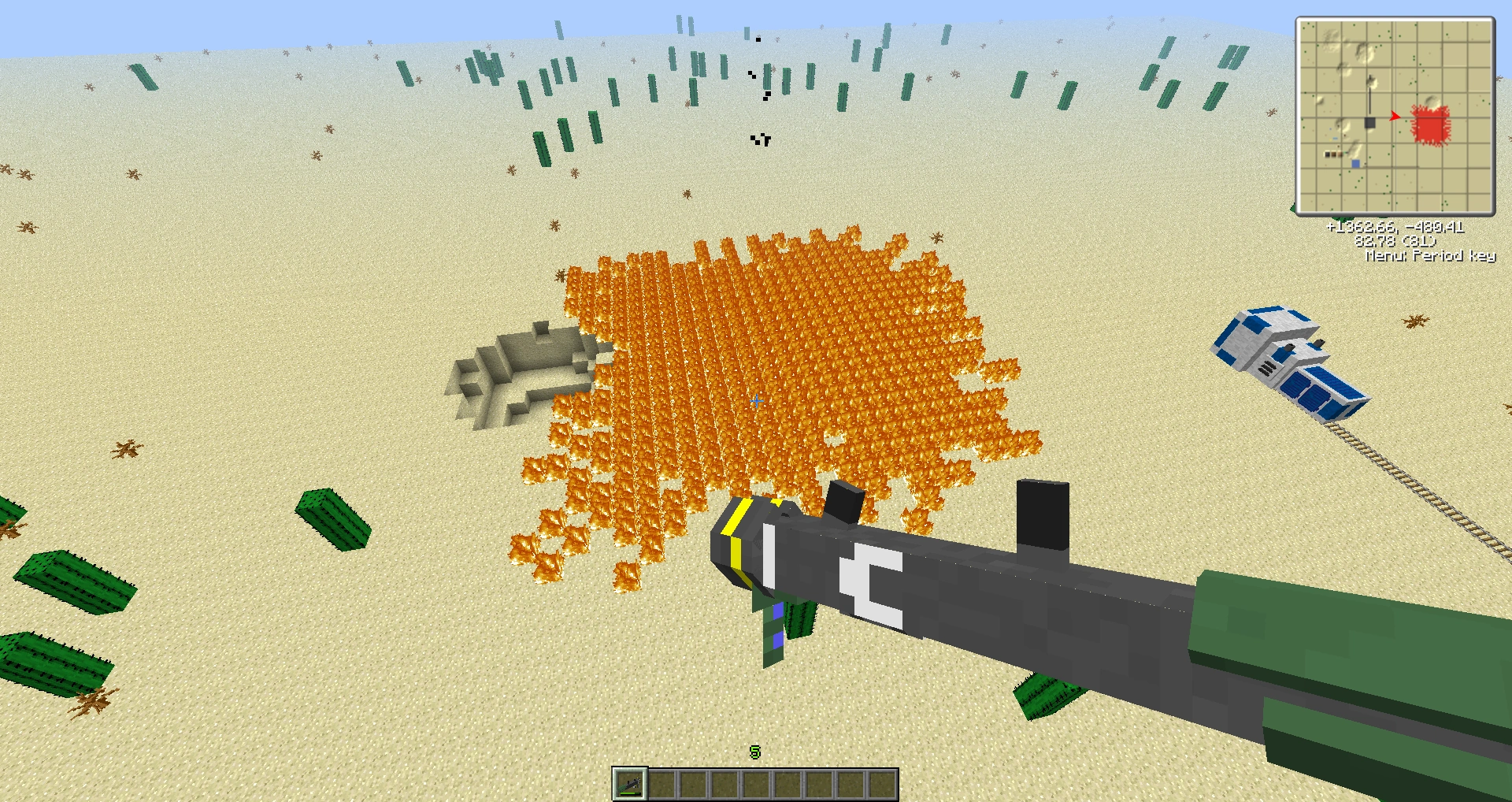Click the green durability bar in slot one

coord(630,793)
